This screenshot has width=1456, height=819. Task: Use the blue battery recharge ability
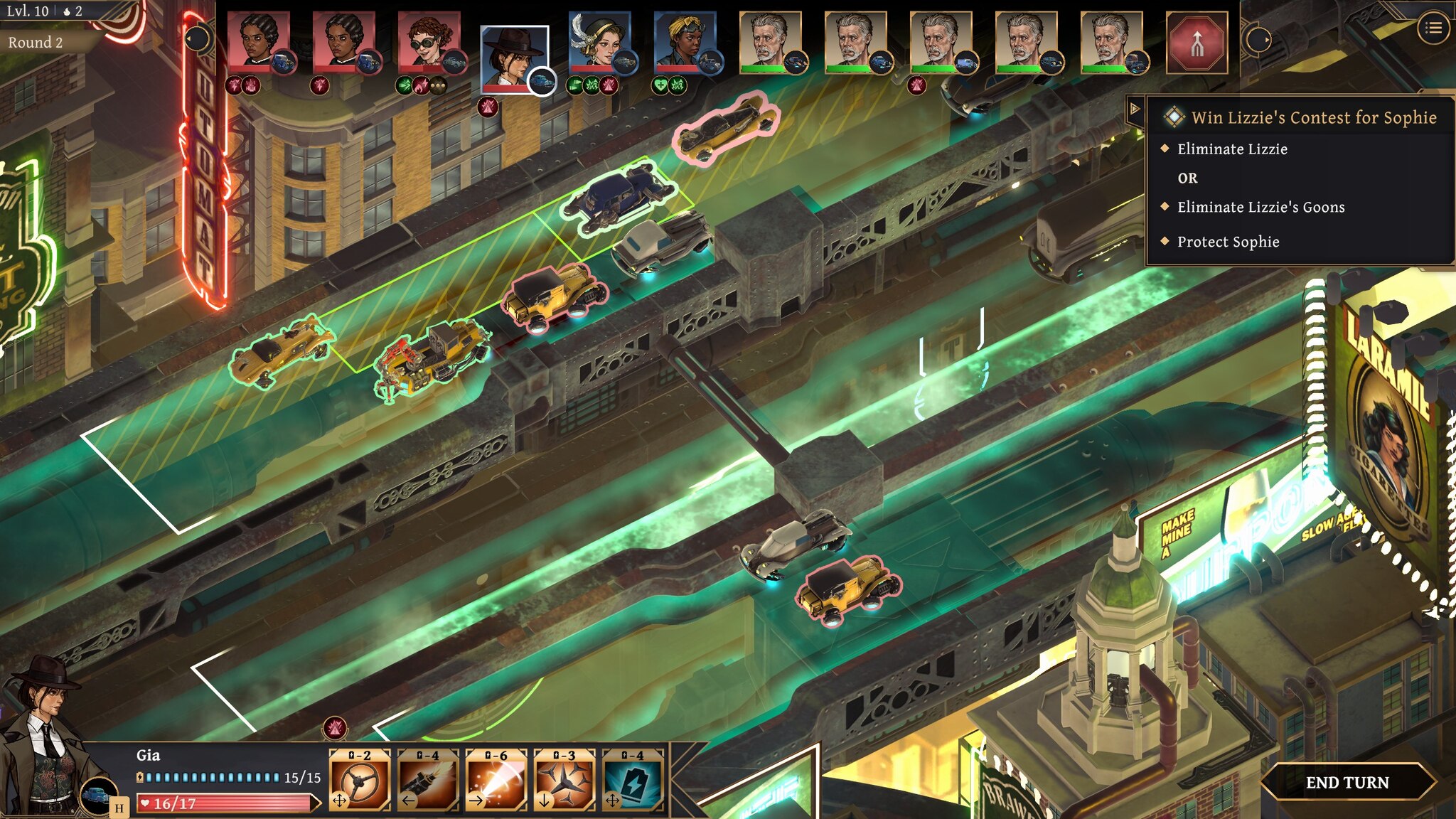click(633, 780)
